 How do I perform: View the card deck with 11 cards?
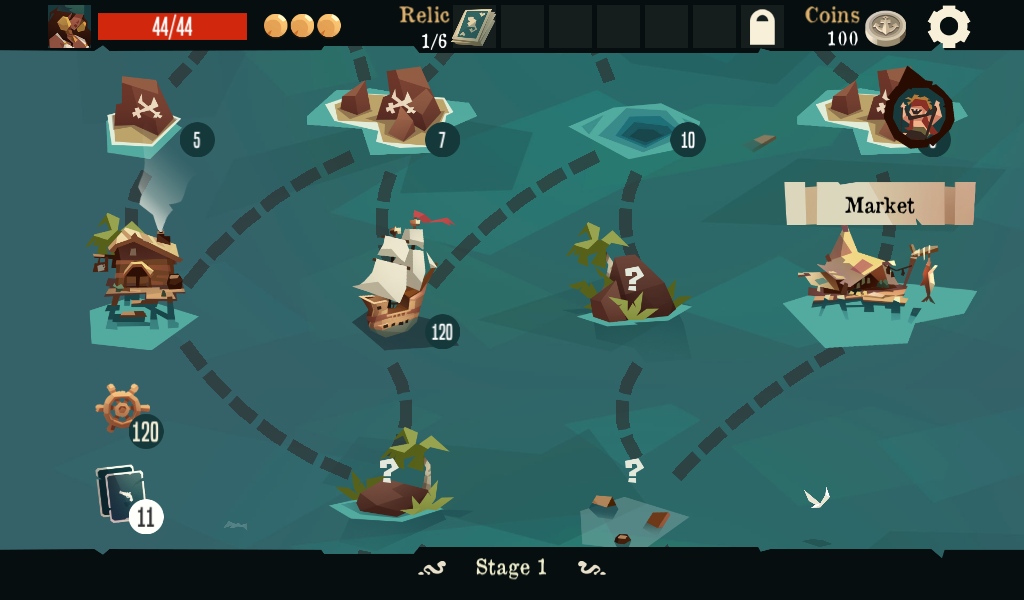tap(124, 494)
